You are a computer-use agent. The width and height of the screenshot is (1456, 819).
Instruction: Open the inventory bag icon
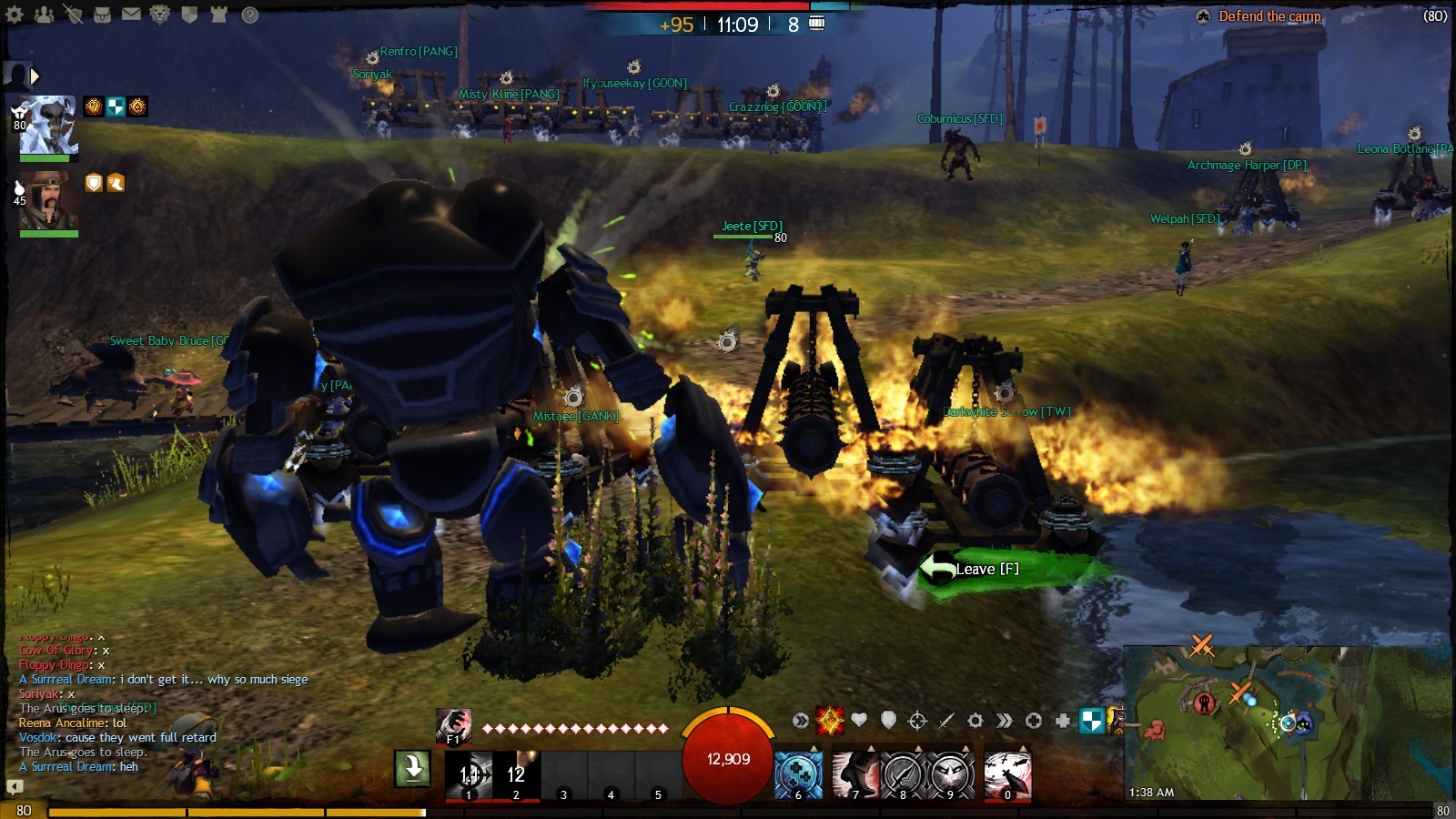(x=102, y=15)
